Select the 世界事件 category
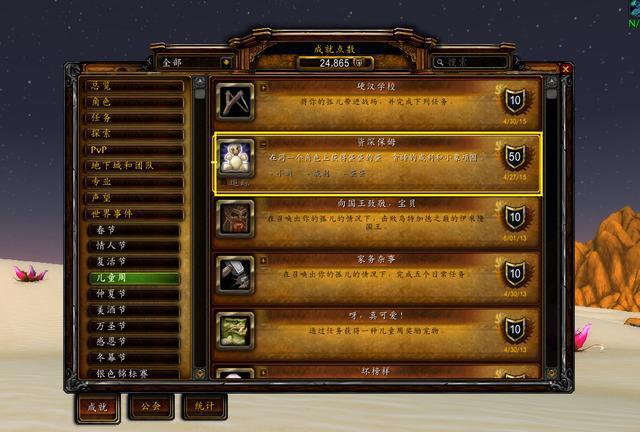Image resolution: width=640 pixels, height=432 pixels. coord(133,214)
